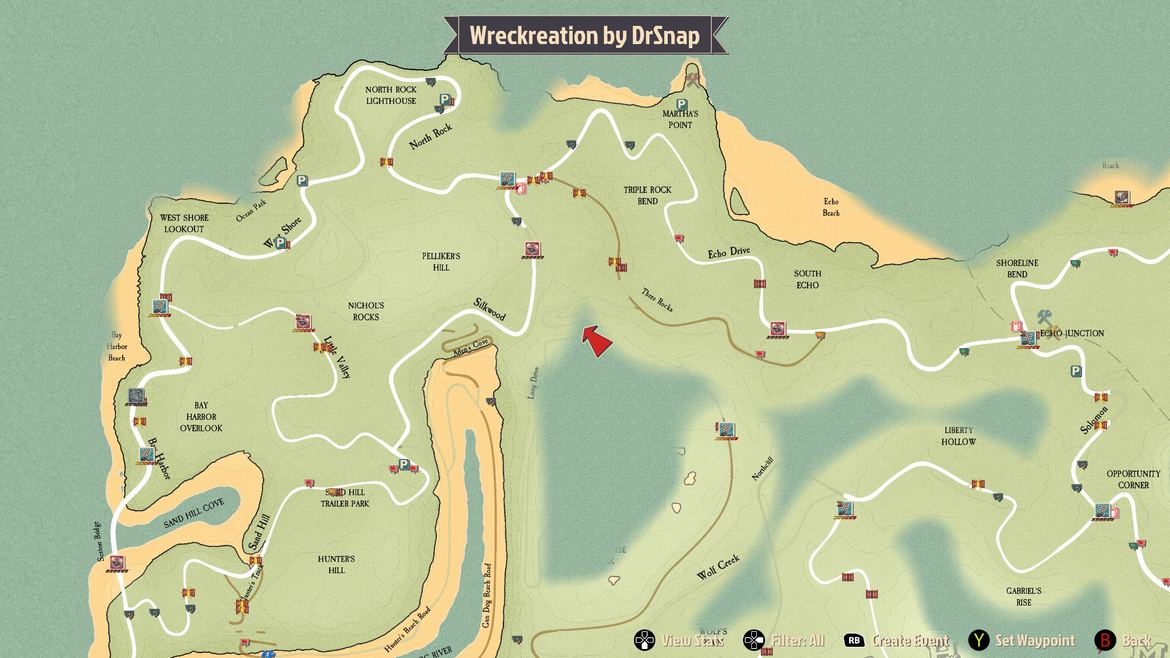Select the event marker near Northhill road

[727, 430]
